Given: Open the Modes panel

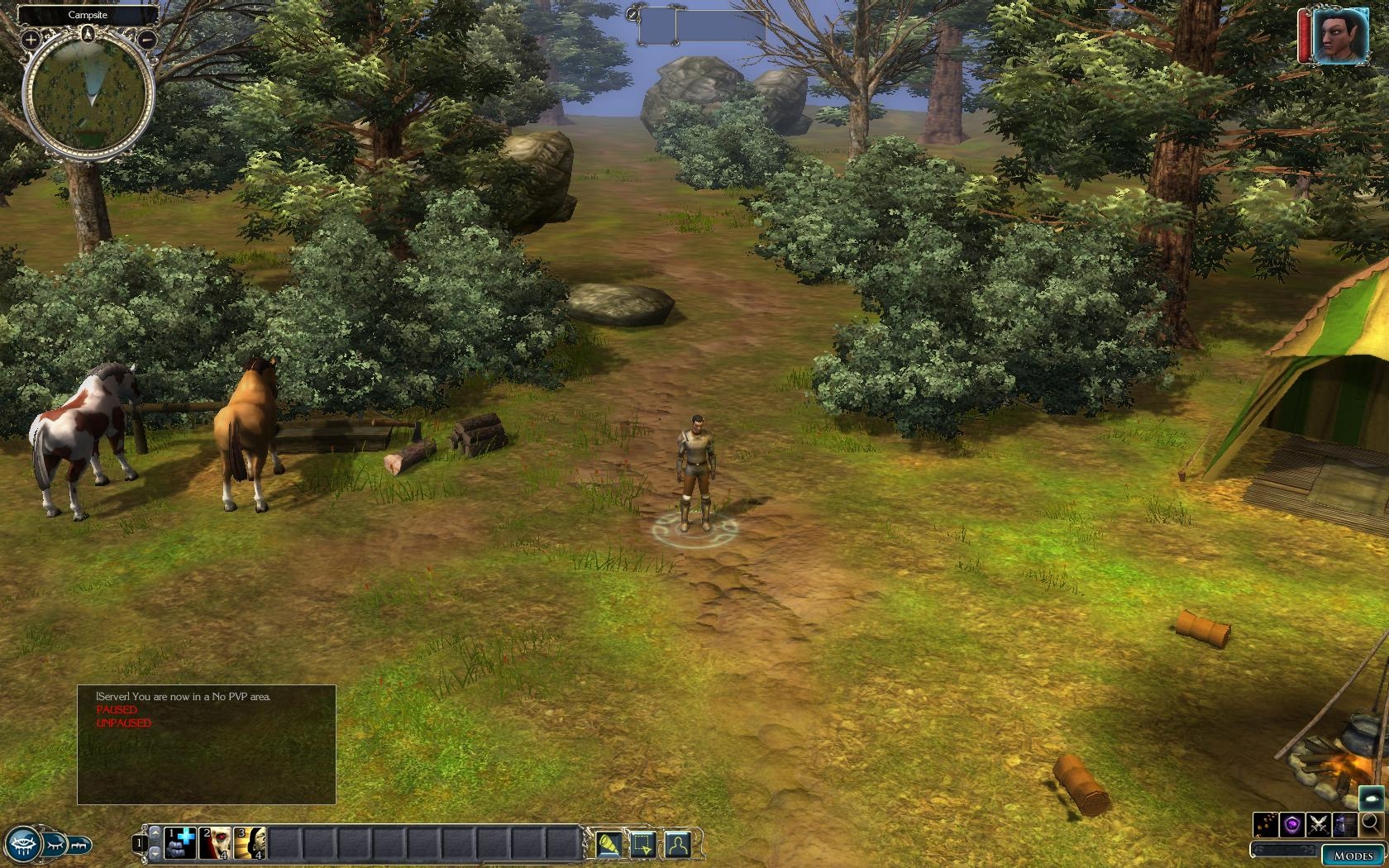Looking at the screenshot, I should 1353,856.
